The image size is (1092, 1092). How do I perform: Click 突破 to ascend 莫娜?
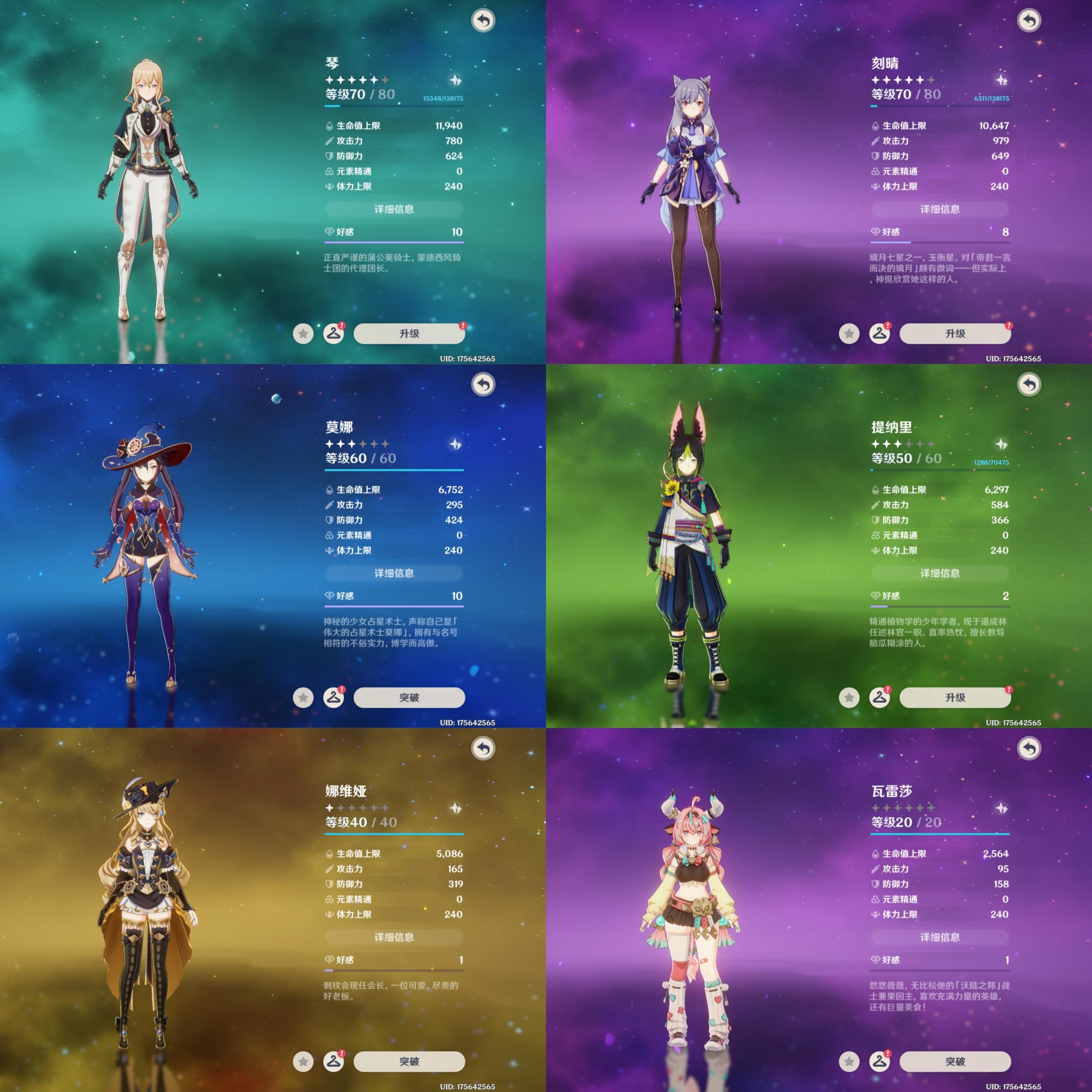pos(409,697)
